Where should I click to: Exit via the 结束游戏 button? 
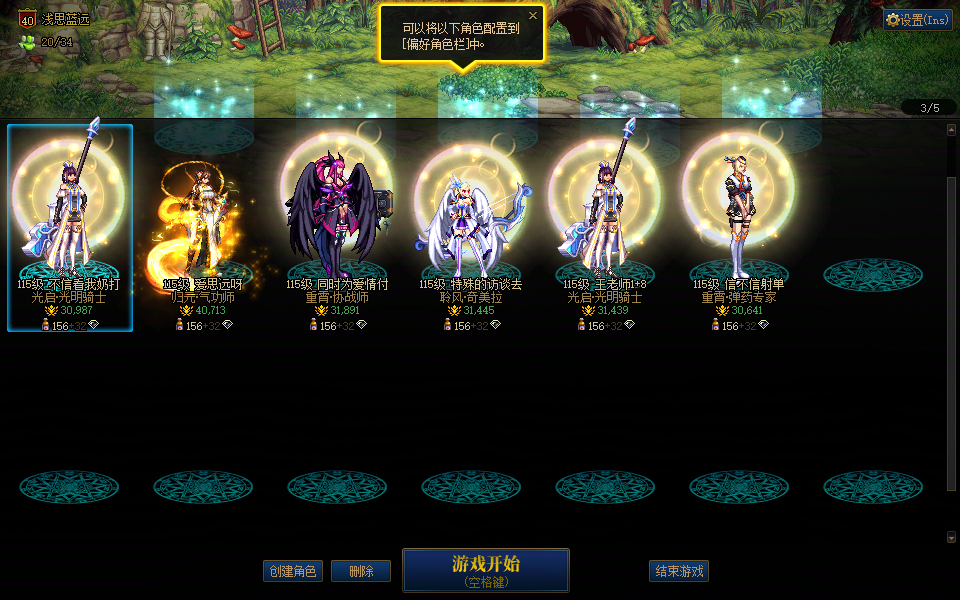679,571
